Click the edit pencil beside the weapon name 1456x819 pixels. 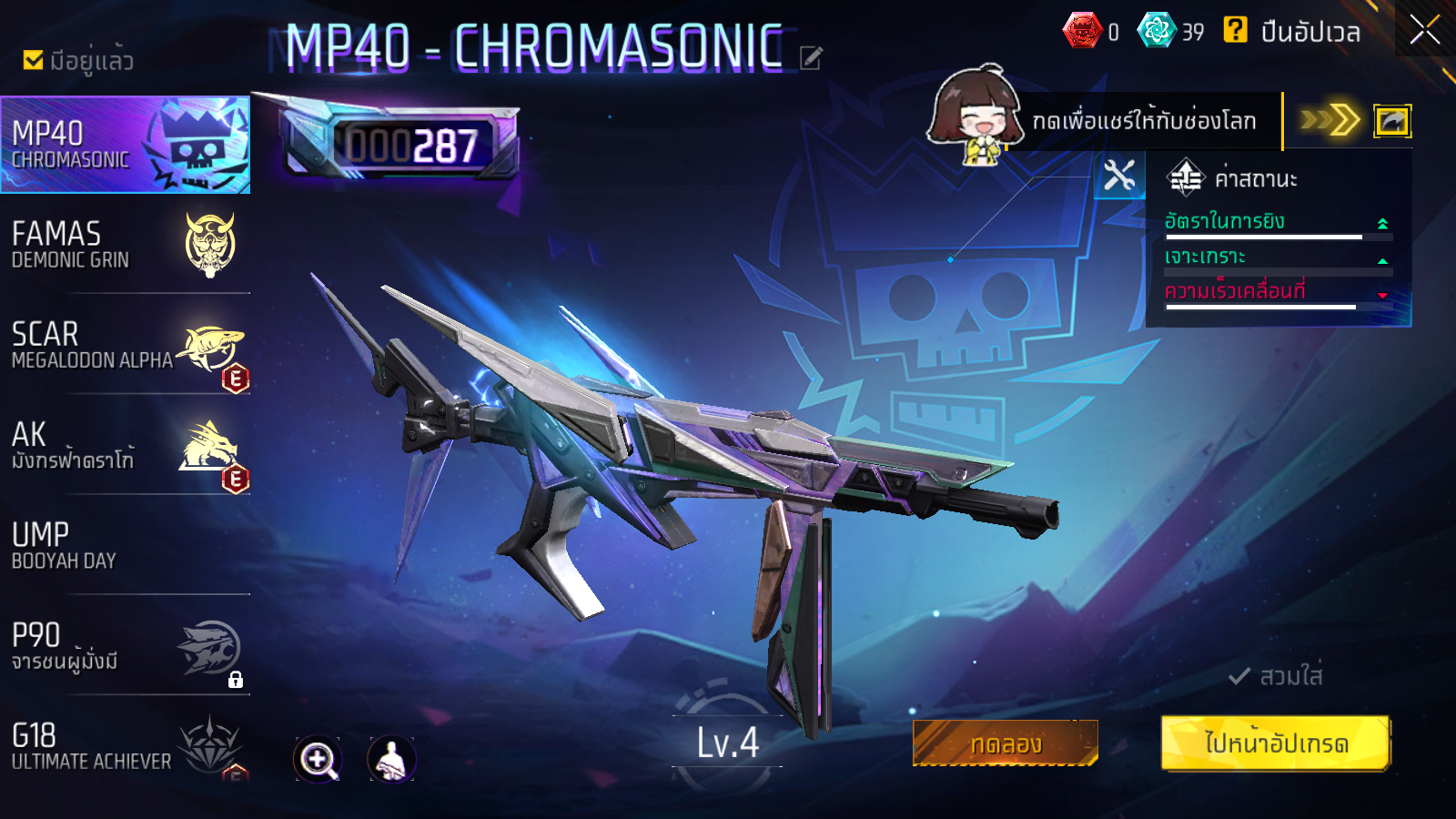[811, 58]
